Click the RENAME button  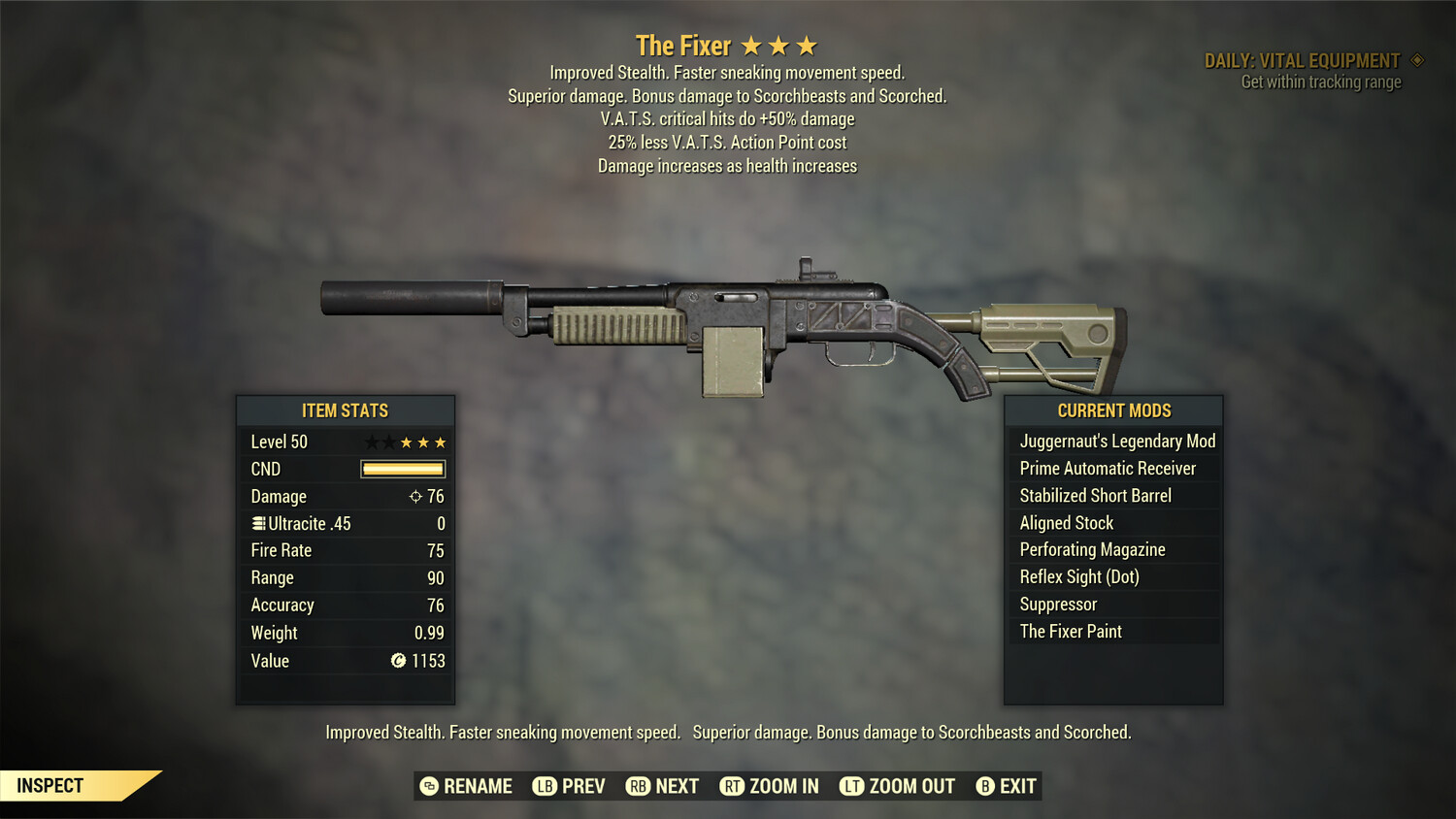point(479,786)
